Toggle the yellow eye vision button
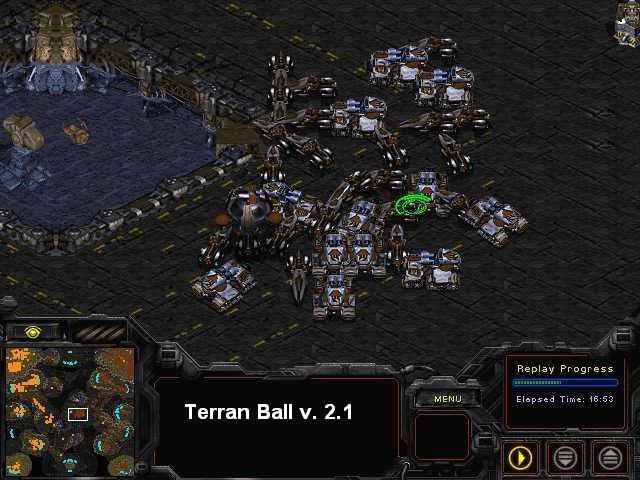Screen dimensions: 640x480 [33, 332]
